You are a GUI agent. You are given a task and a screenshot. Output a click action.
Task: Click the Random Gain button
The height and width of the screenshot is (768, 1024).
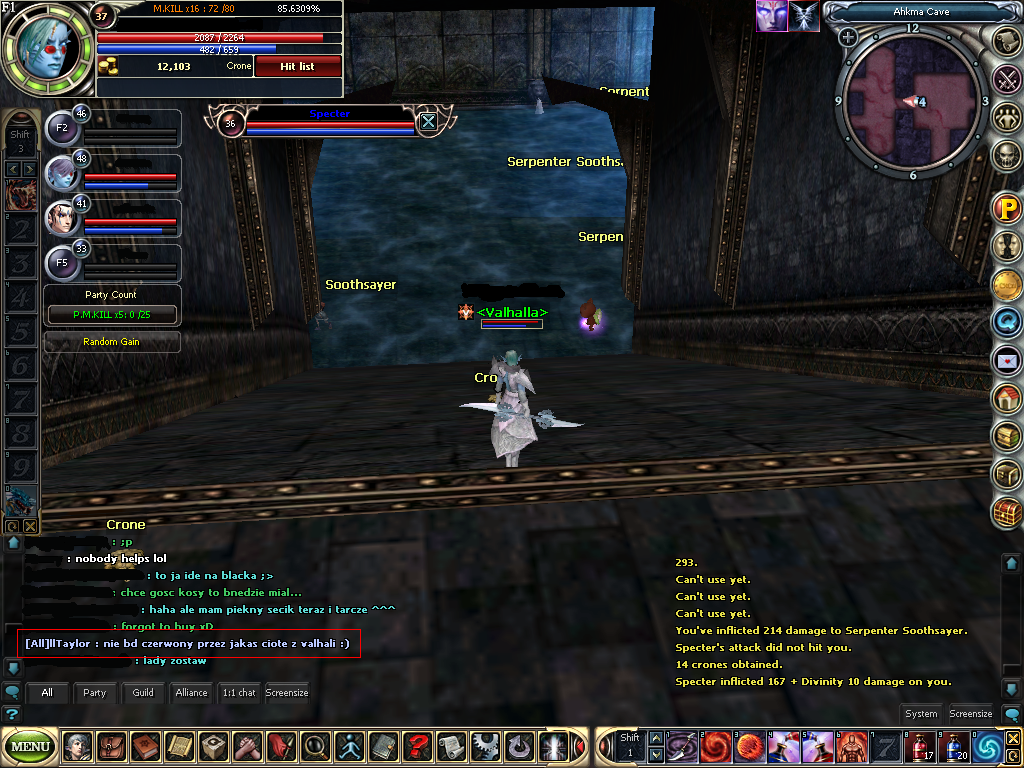click(x=111, y=342)
